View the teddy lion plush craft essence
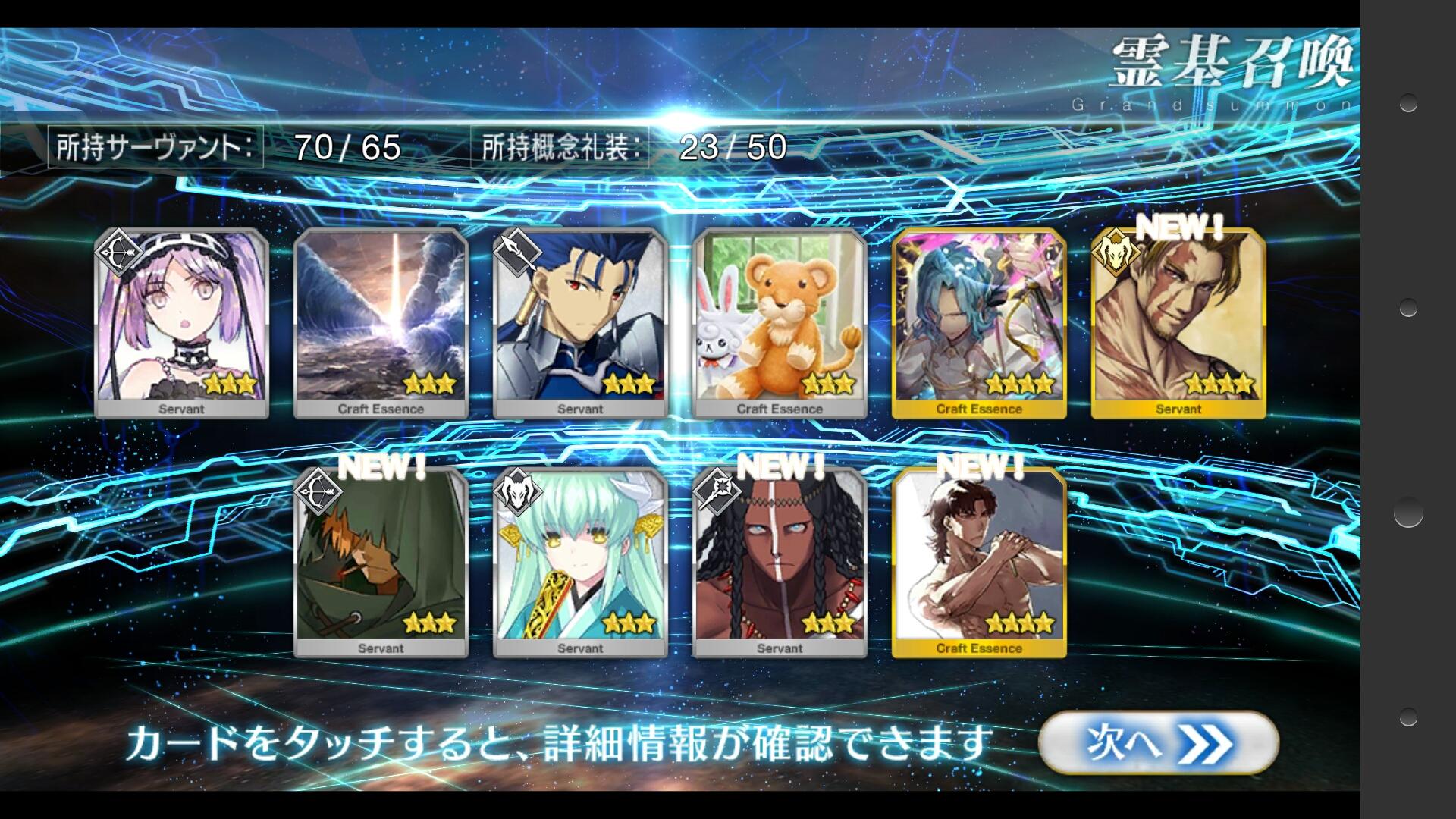This screenshot has width=1456, height=819. (x=780, y=322)
